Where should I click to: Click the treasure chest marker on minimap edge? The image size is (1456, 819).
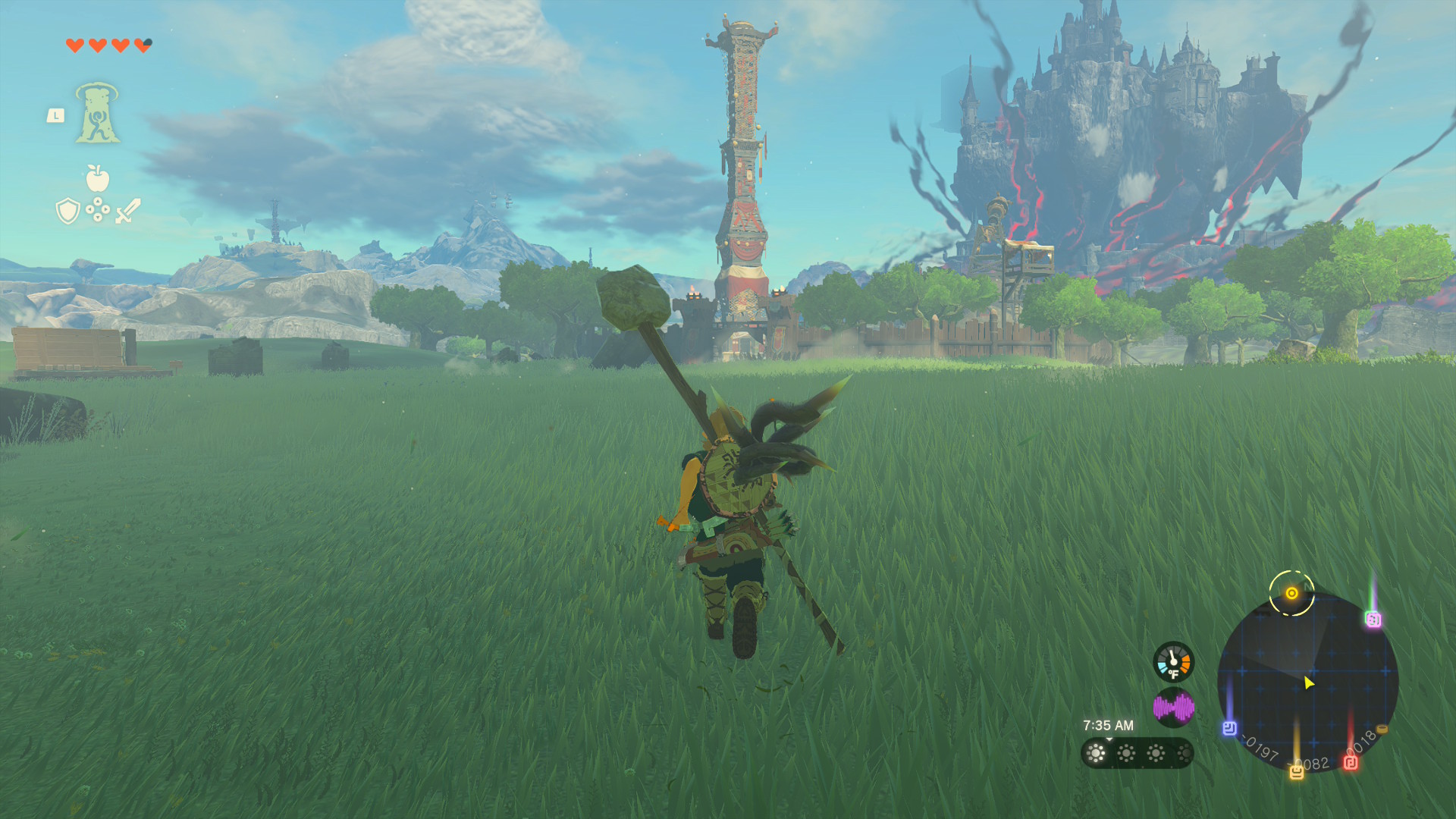pyautogui.click(x=1382, y=730)
